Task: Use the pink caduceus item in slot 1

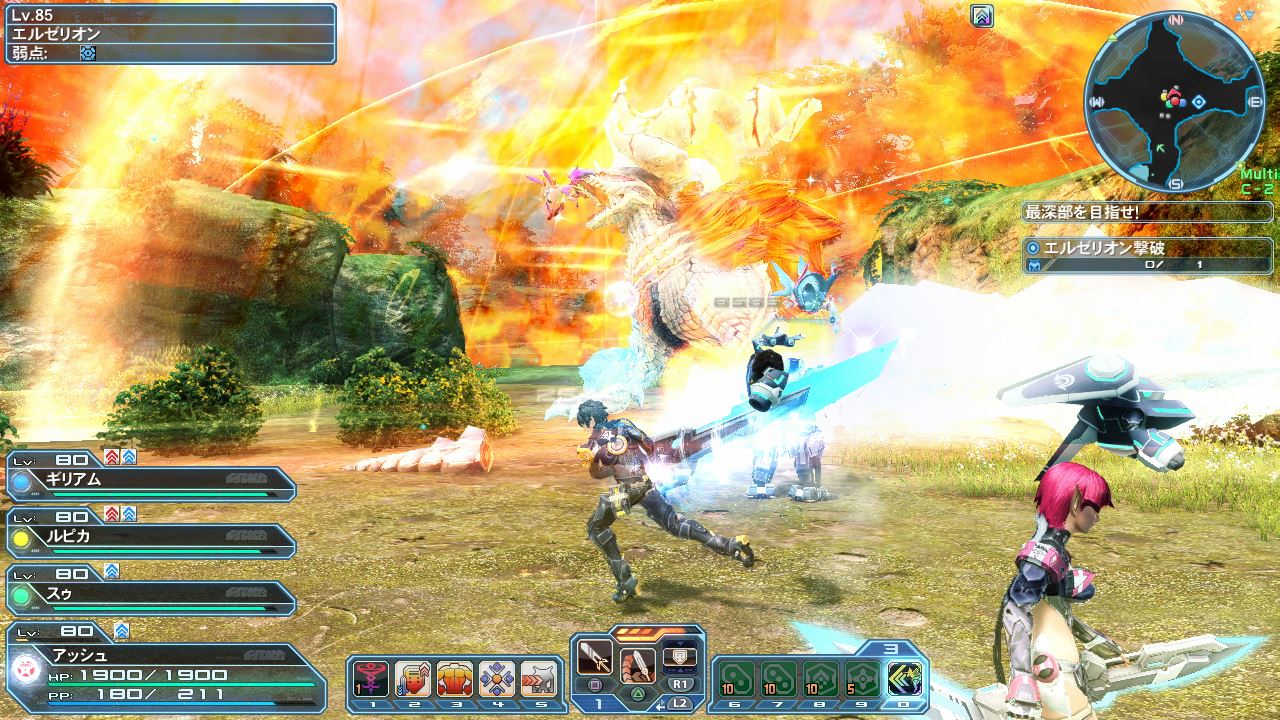Action: (x=371, y=678)
